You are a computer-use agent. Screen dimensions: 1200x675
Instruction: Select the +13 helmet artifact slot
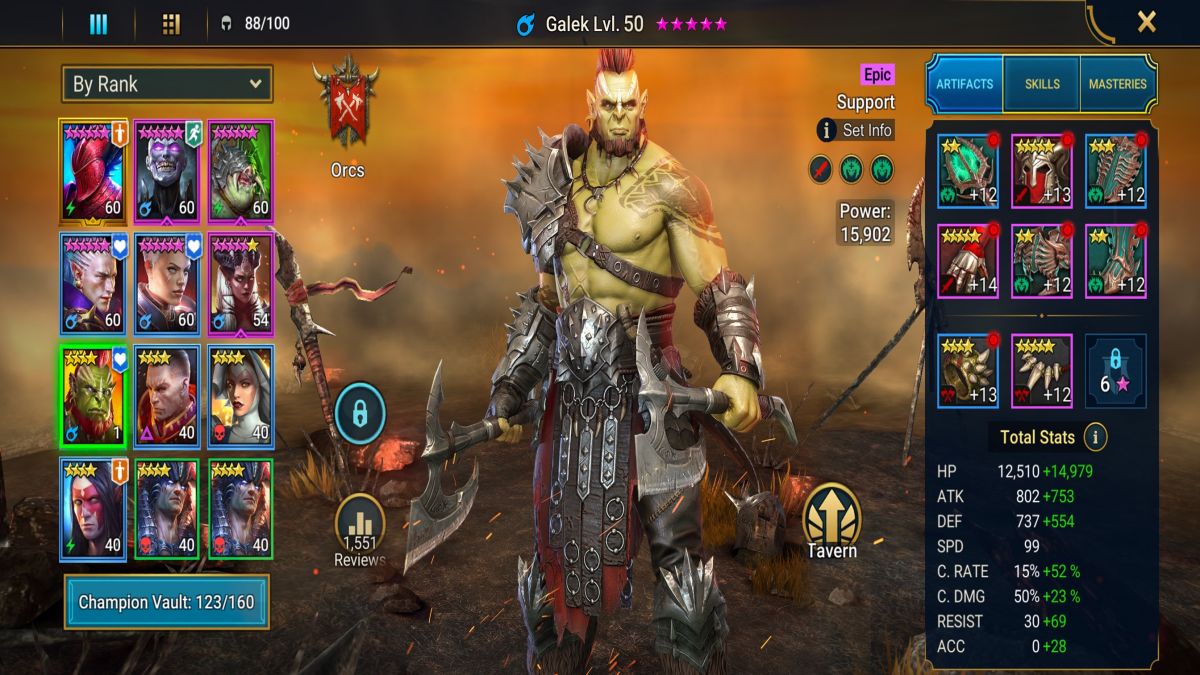(1041, 171)
